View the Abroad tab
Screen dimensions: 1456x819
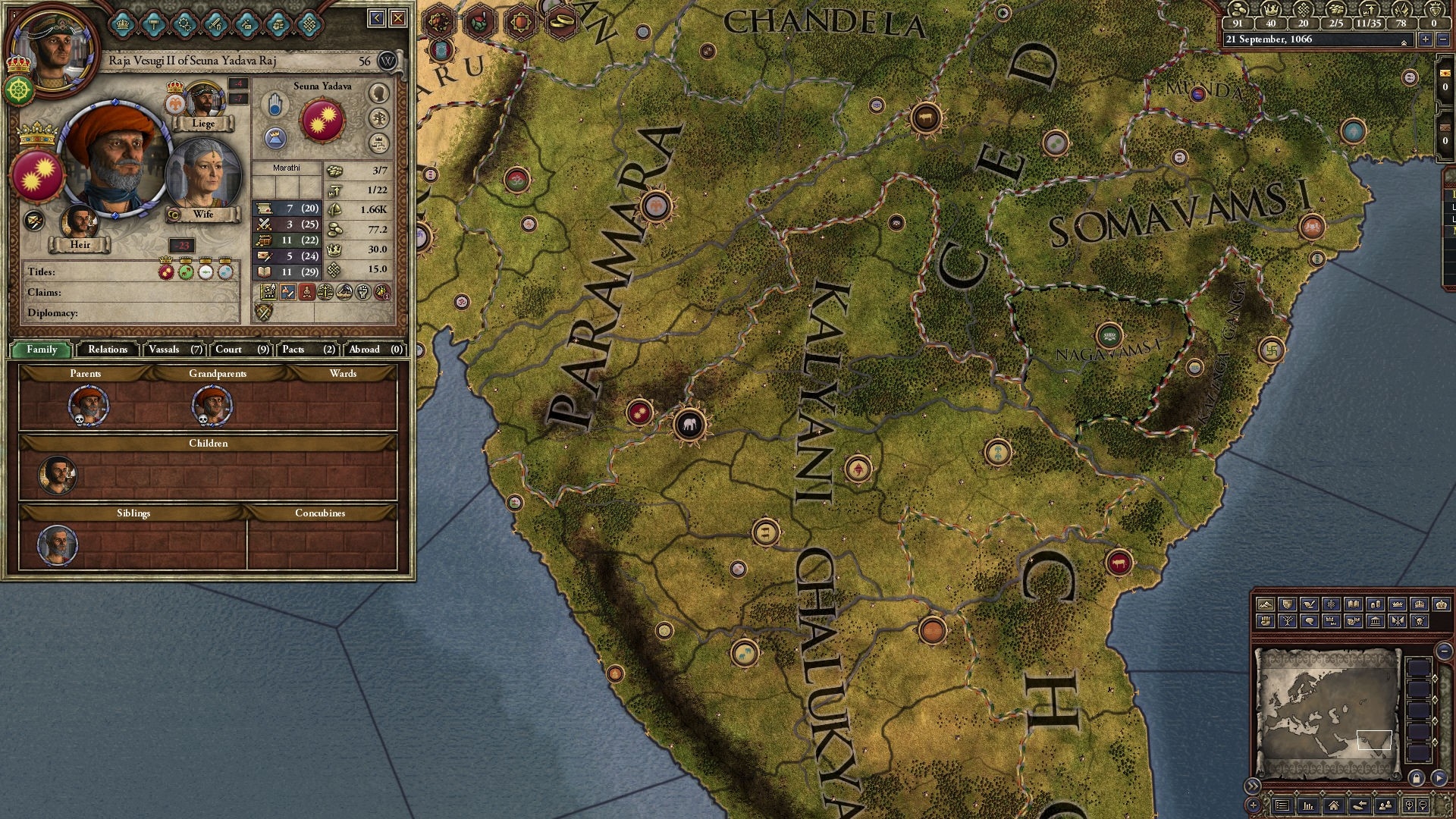[375, 349]
